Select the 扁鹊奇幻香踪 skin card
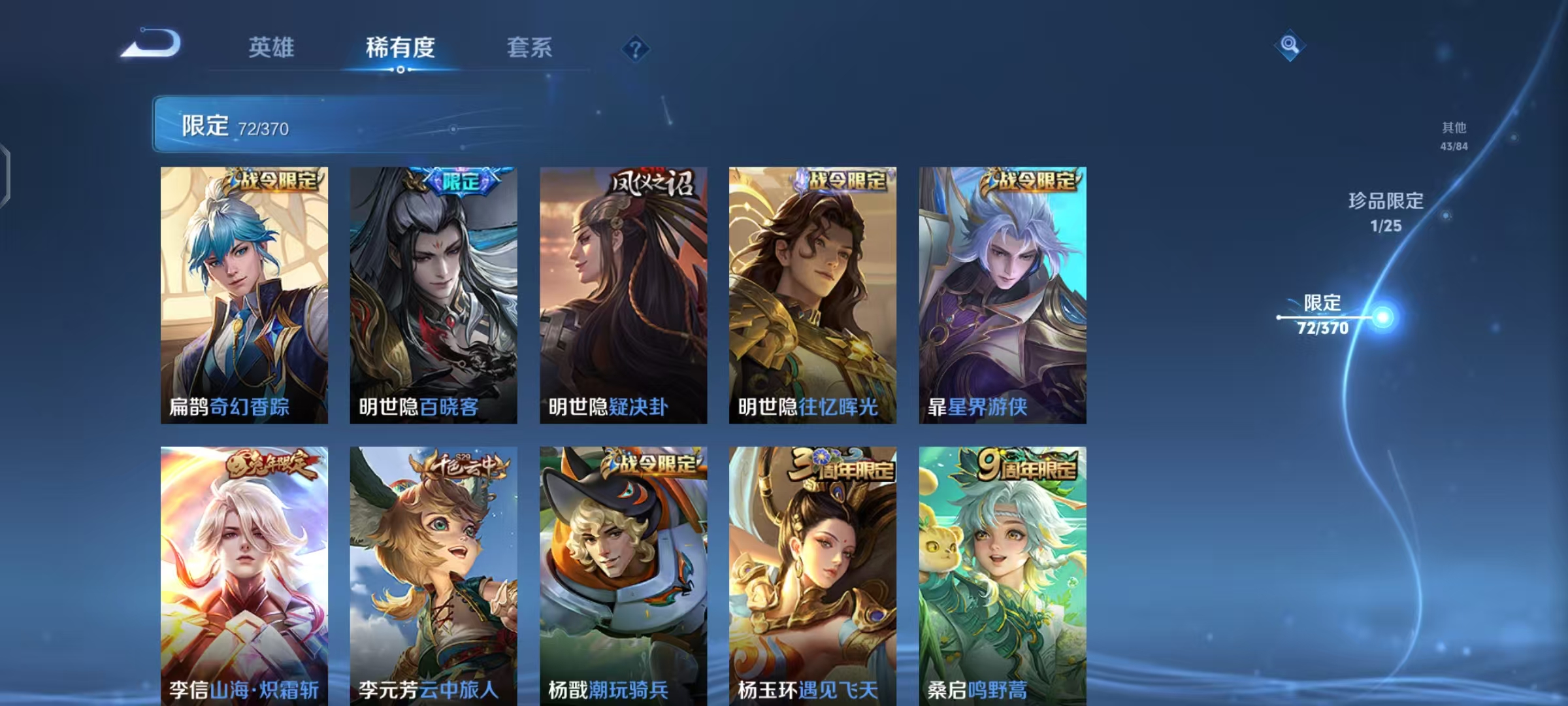The width and height of the screenshot is (1568, 706). pos(242,294)
